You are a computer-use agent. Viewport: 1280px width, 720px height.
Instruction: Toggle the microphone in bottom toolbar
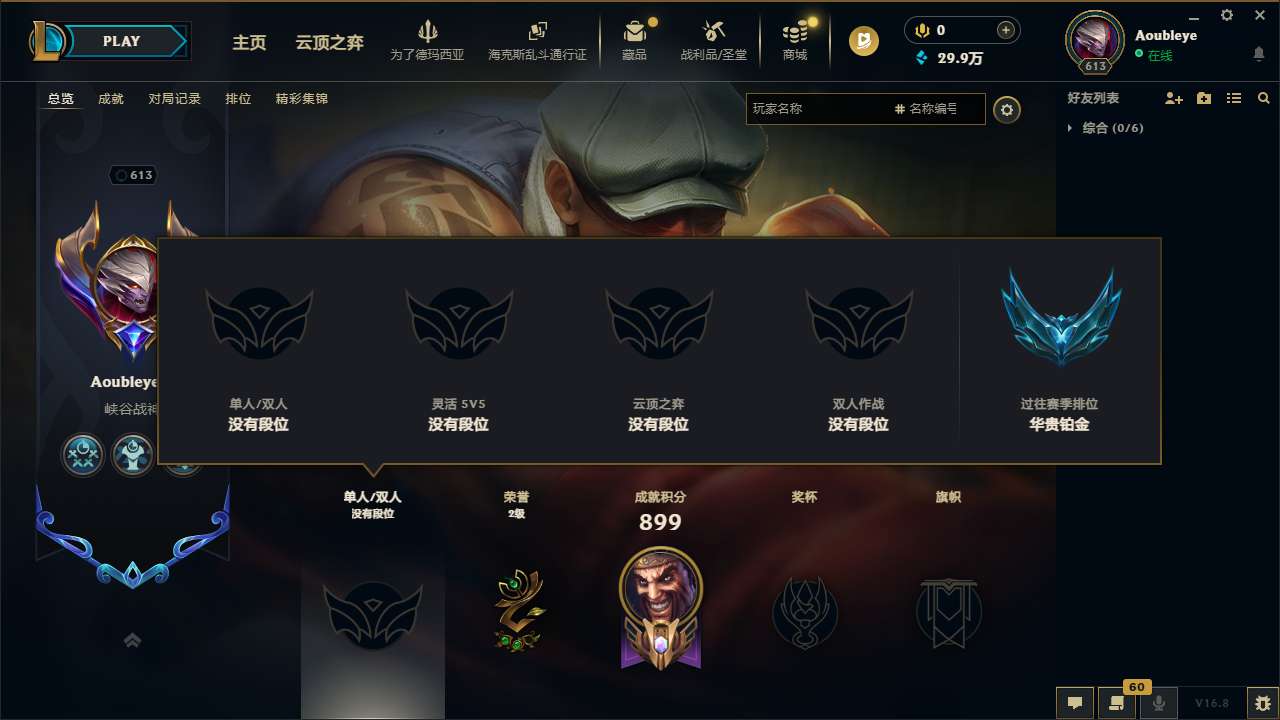tap(1159, 703)
